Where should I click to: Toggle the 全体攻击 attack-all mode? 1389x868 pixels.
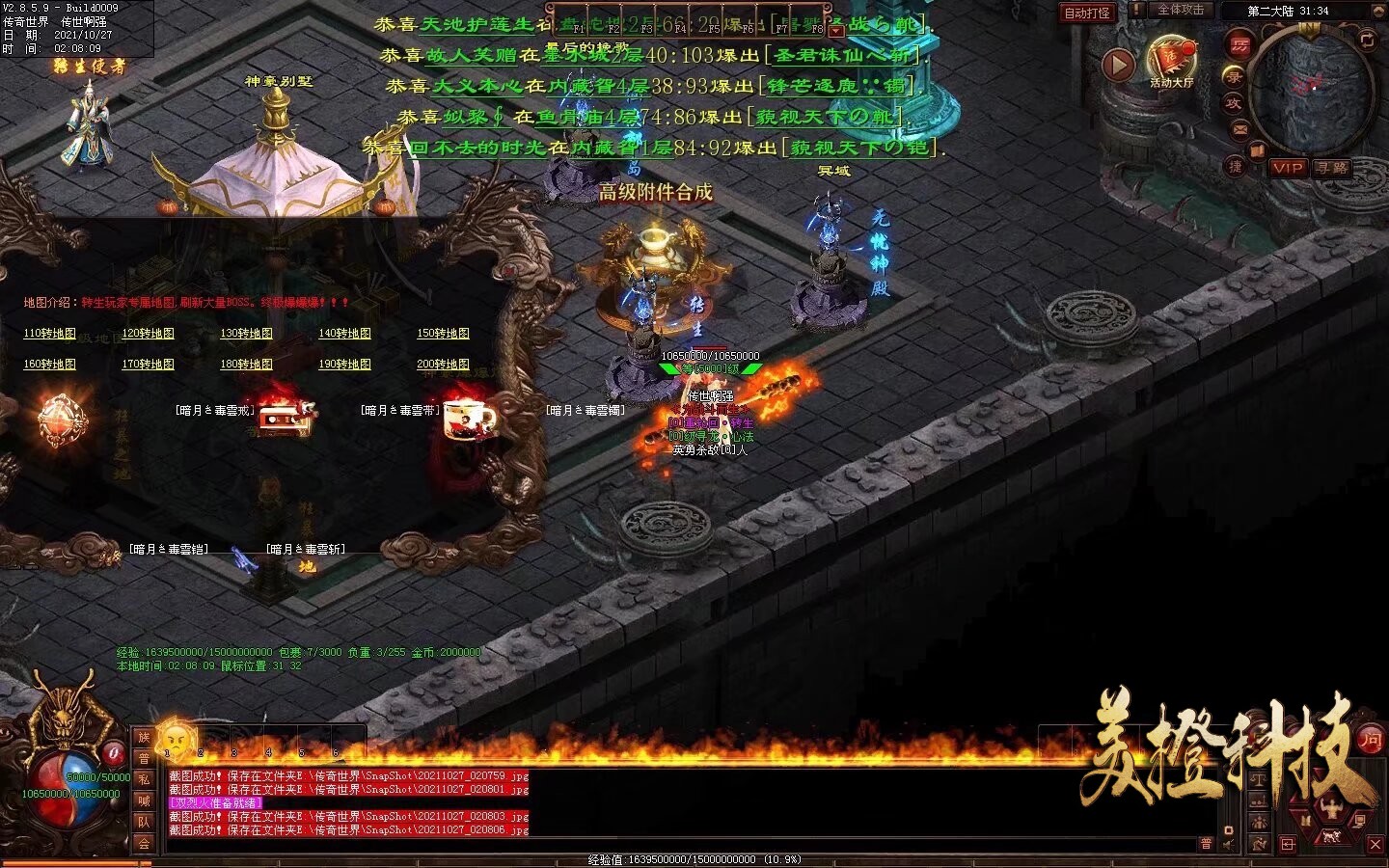(1181, 10)
